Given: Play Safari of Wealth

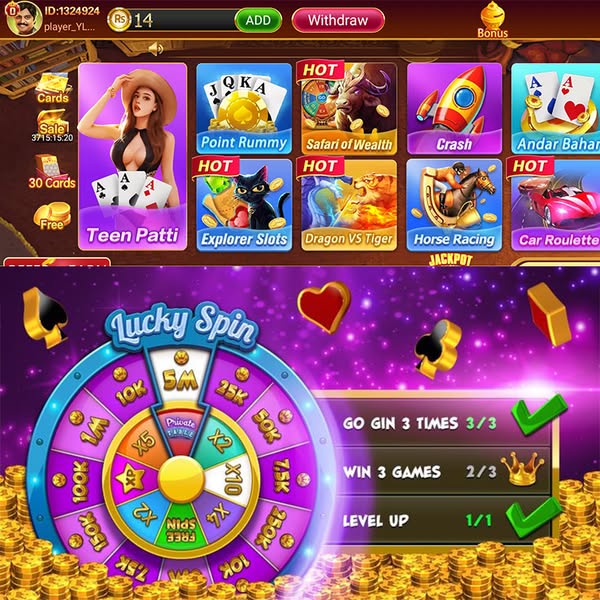Looking at the screenshot, I should pyautogui.click(x=349, y=108).
